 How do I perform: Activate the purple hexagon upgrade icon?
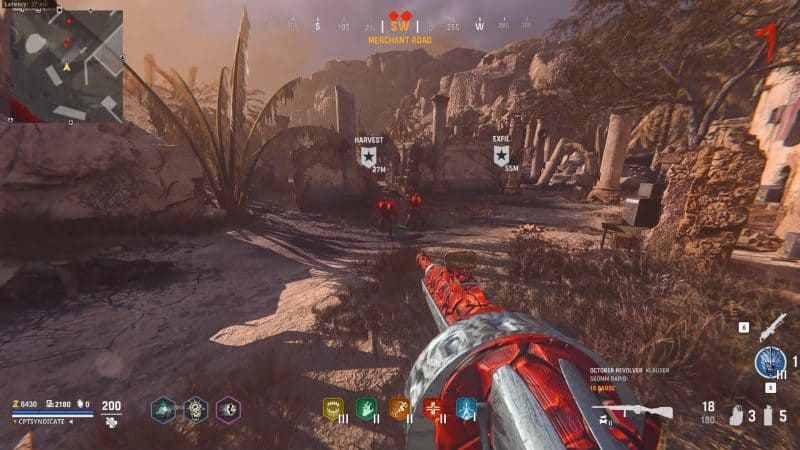tap(228, 408)
